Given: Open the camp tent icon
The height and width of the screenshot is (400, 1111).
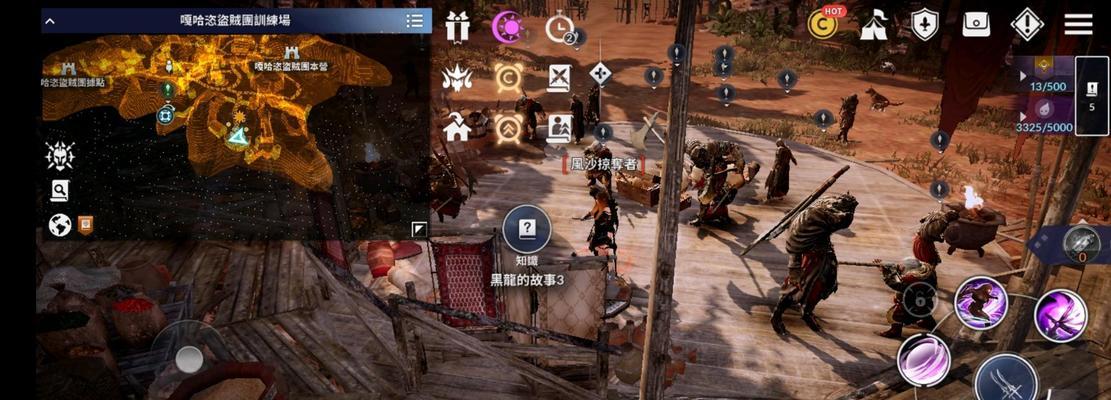Looking at the screenshot, I should (x=874, y=25).
